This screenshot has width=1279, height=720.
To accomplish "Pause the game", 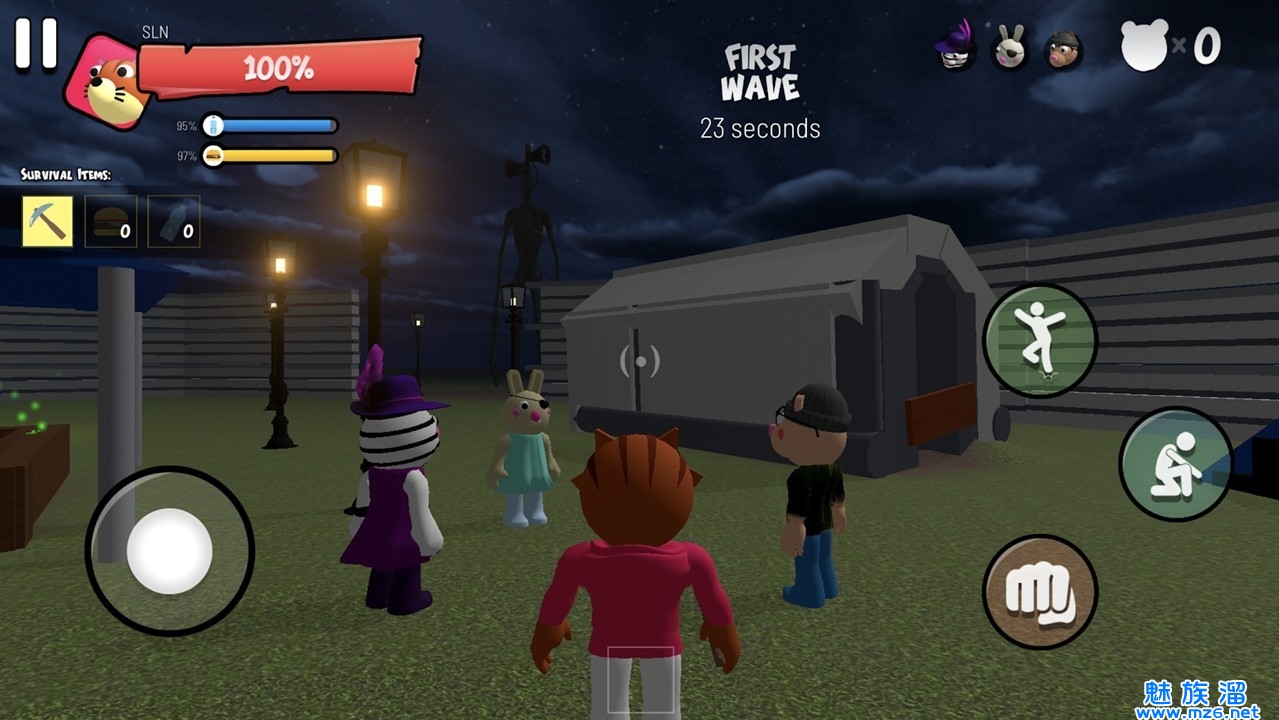I will 36,44.
